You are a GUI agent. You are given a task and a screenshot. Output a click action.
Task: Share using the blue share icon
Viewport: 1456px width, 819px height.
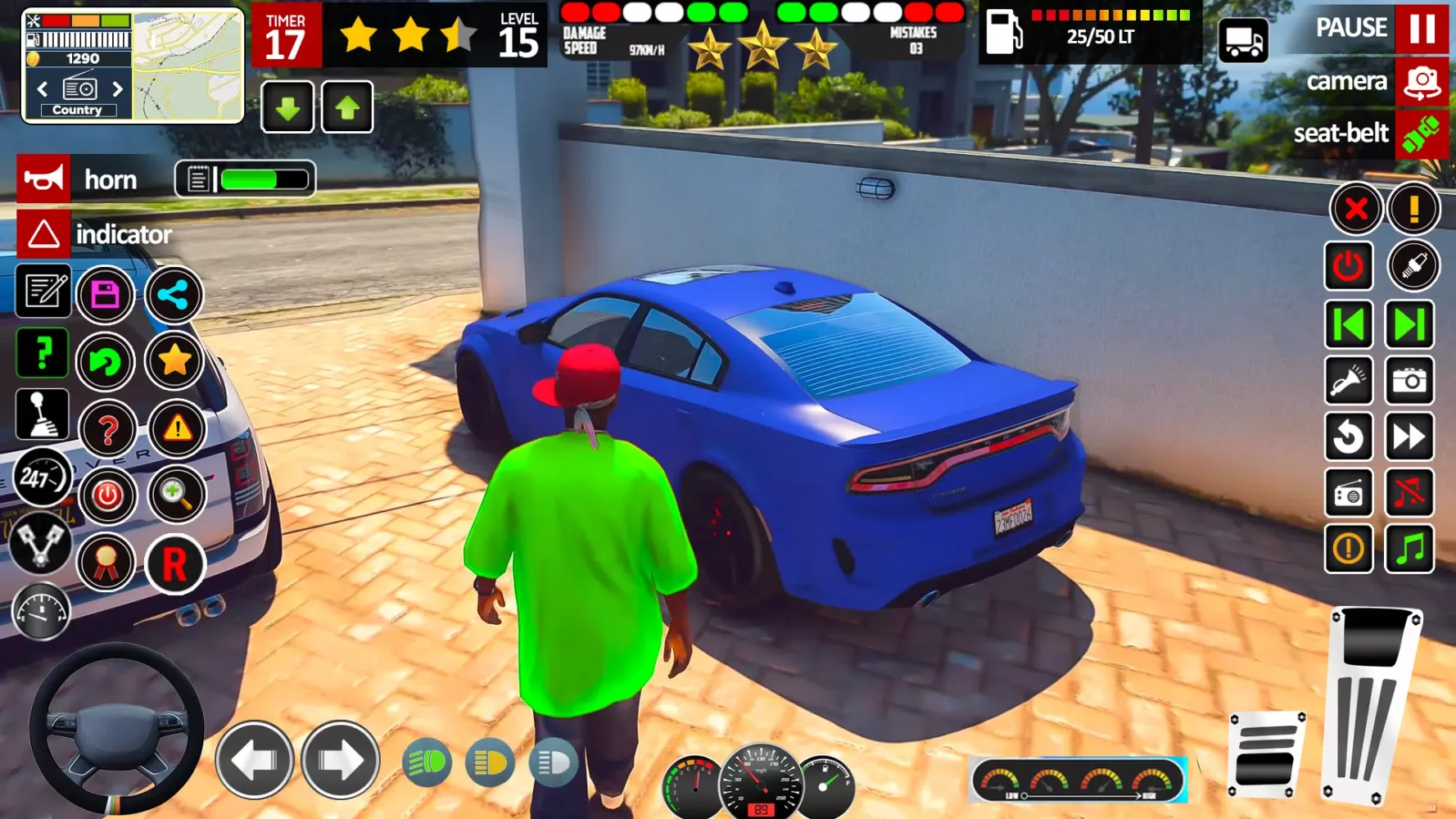coord(174,295)
